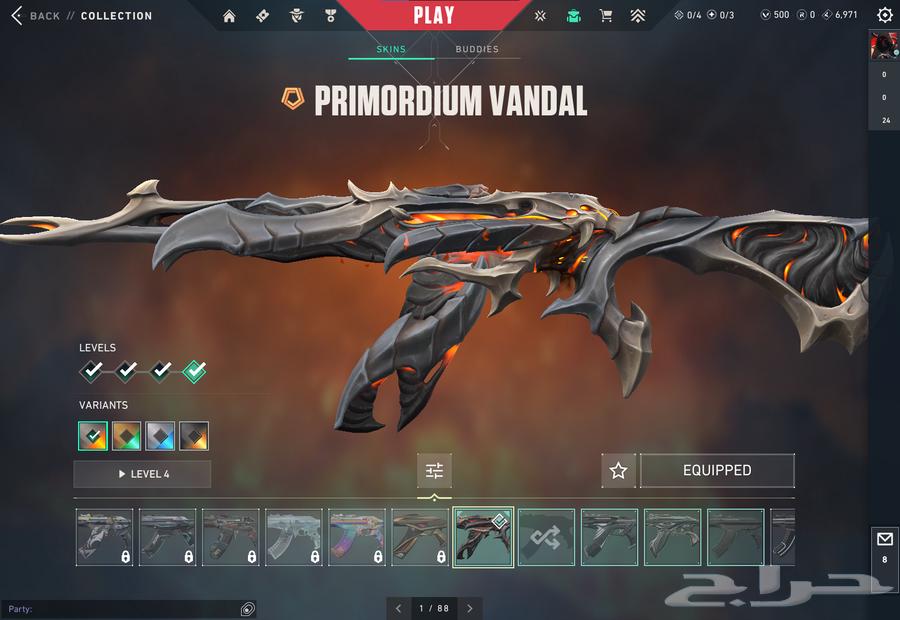Select the random skin shuffle tile
900x620 pixels.
pos(547,537)
